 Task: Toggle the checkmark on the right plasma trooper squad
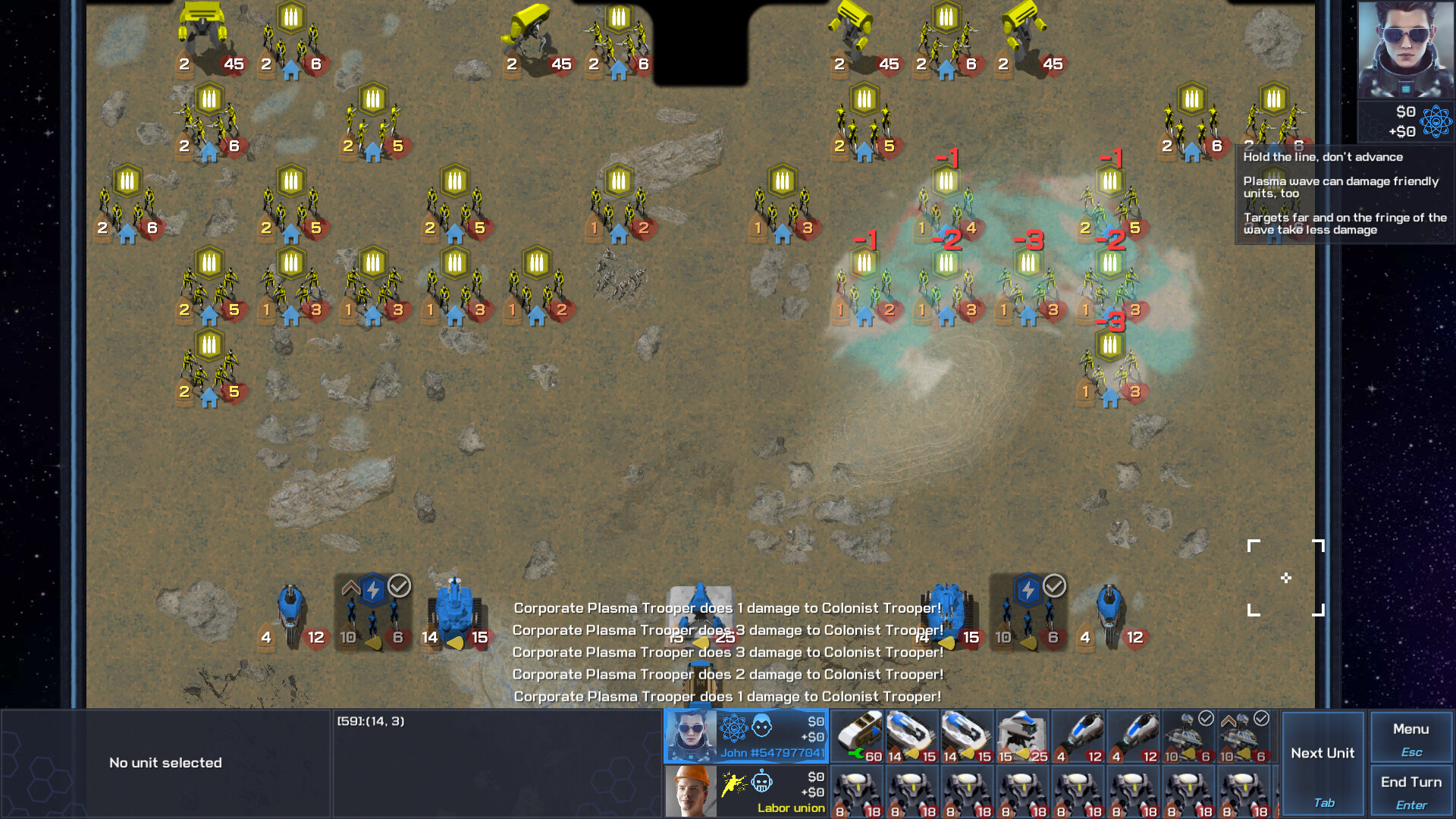pyautogui.click(x=1054, y=585)
